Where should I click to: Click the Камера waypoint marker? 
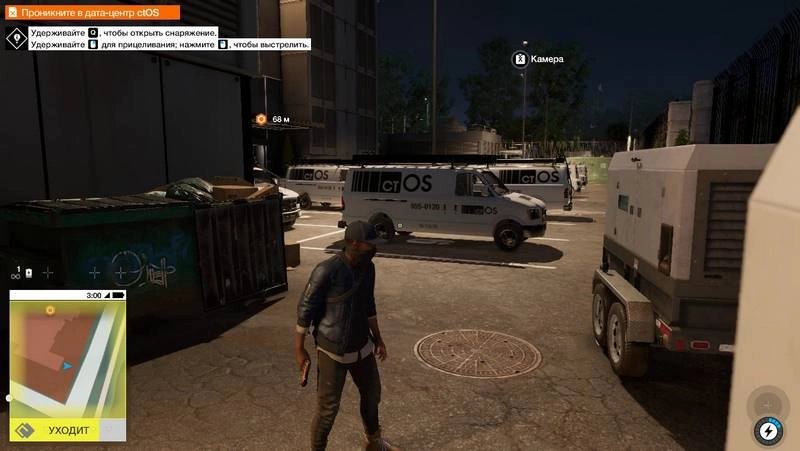point(520,59)
